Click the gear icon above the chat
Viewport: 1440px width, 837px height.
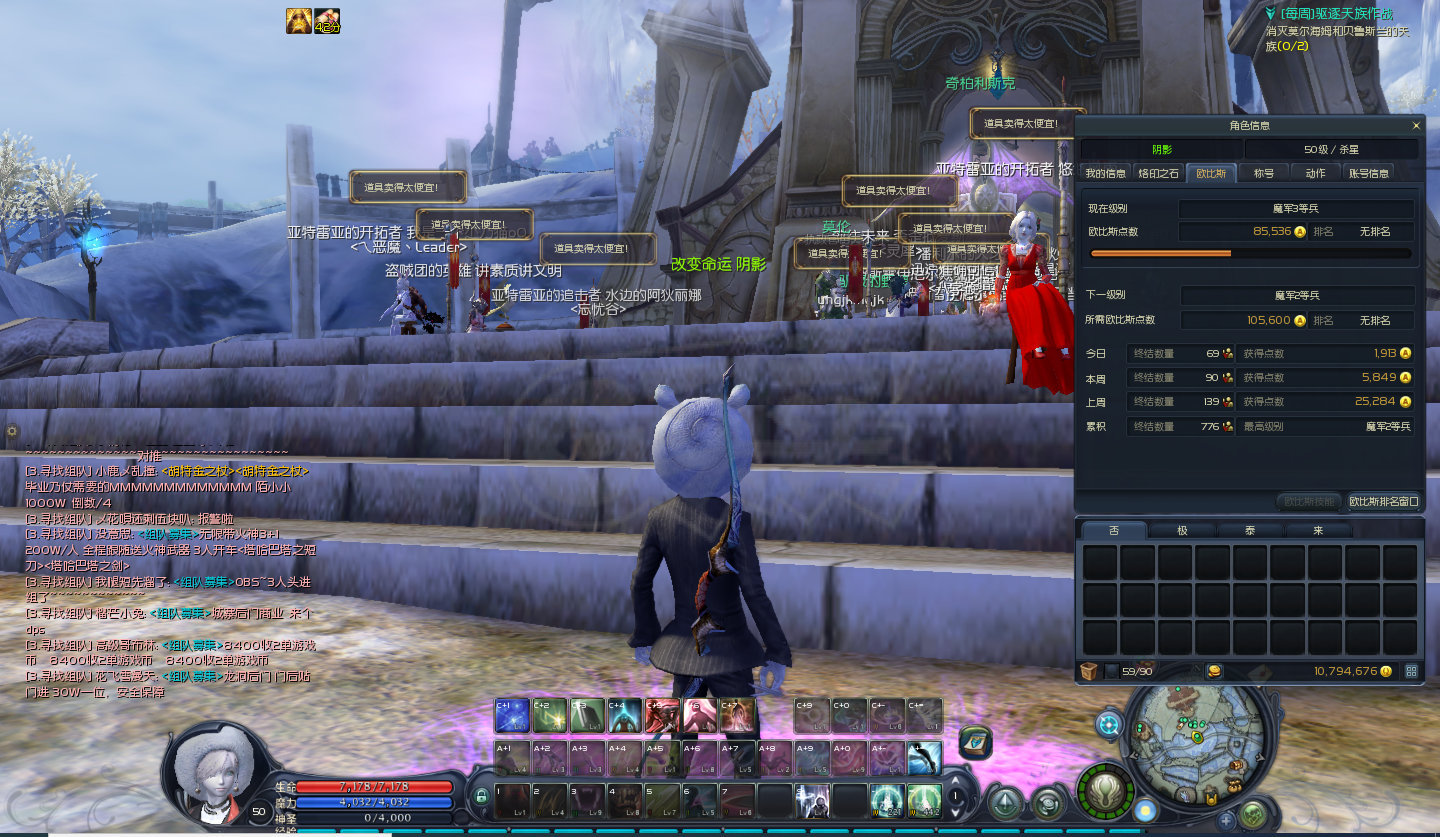click(12, 431)
